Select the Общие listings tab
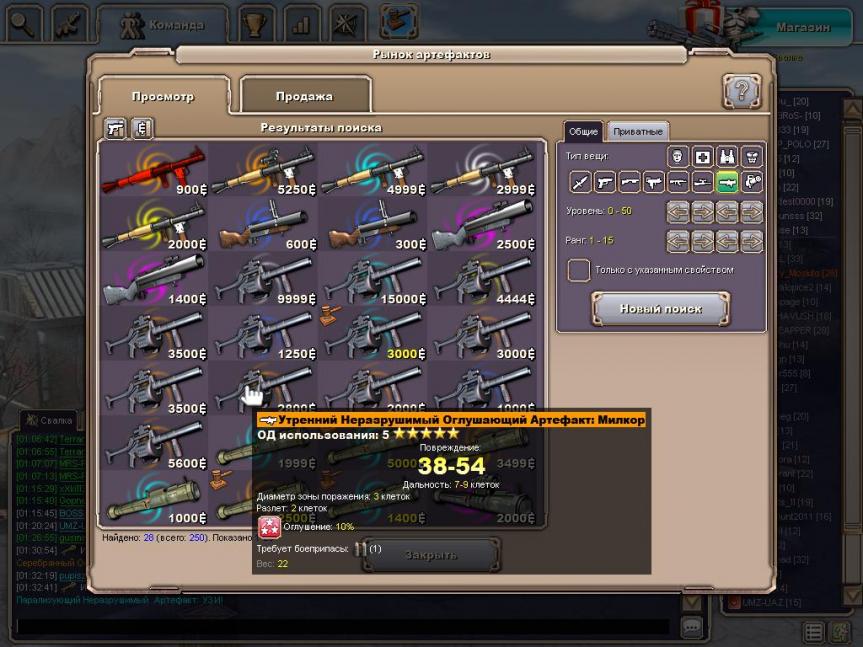Image resolution: width=863 pixels, height=647 pixels. [x=583, y=131]
